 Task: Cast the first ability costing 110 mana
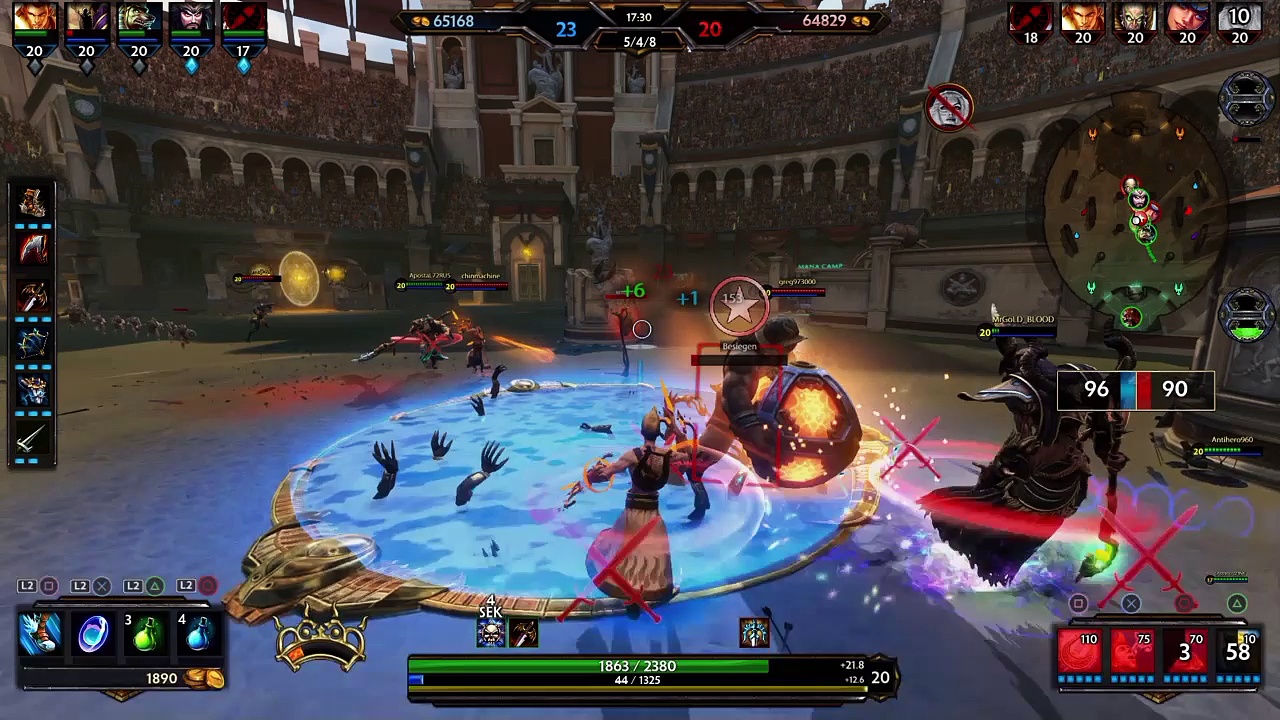[1079, 652]
